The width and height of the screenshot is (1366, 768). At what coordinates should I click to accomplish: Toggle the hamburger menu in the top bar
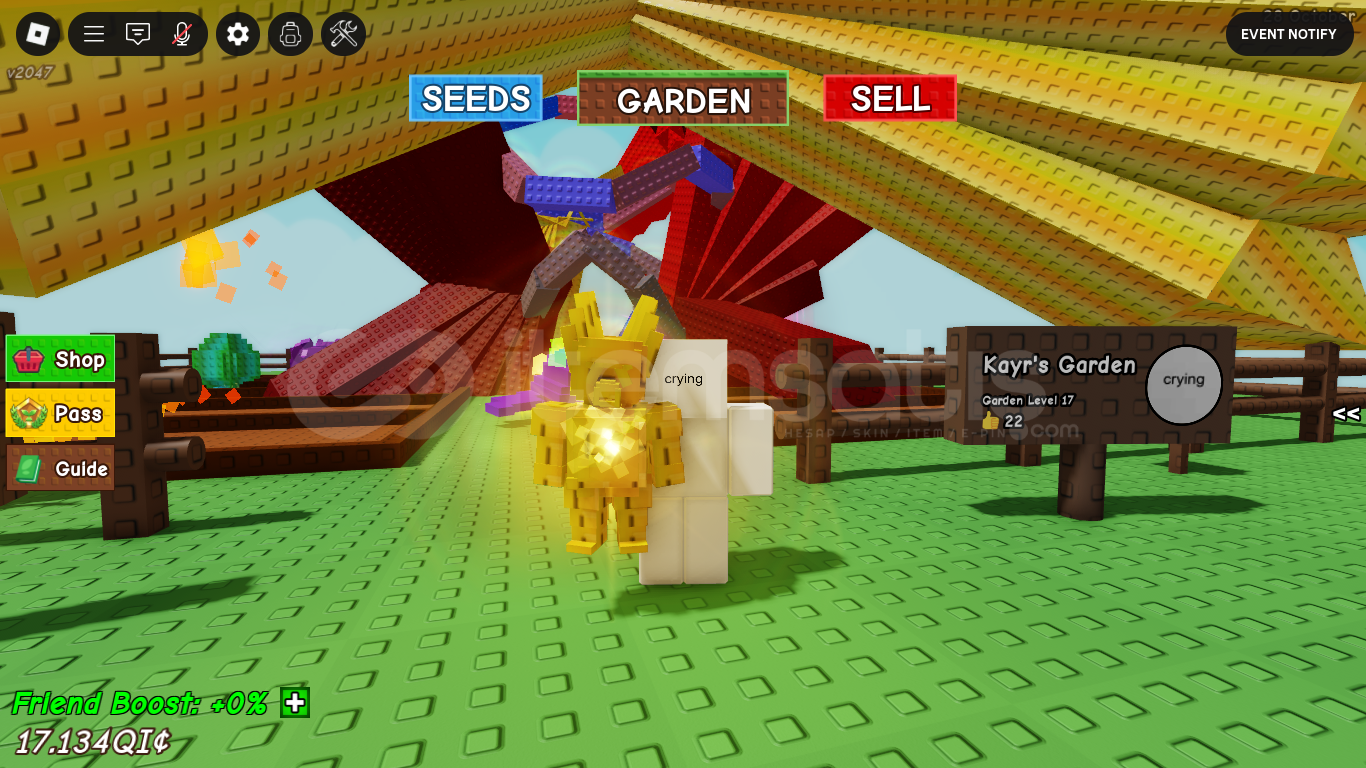tap(92, 33)
